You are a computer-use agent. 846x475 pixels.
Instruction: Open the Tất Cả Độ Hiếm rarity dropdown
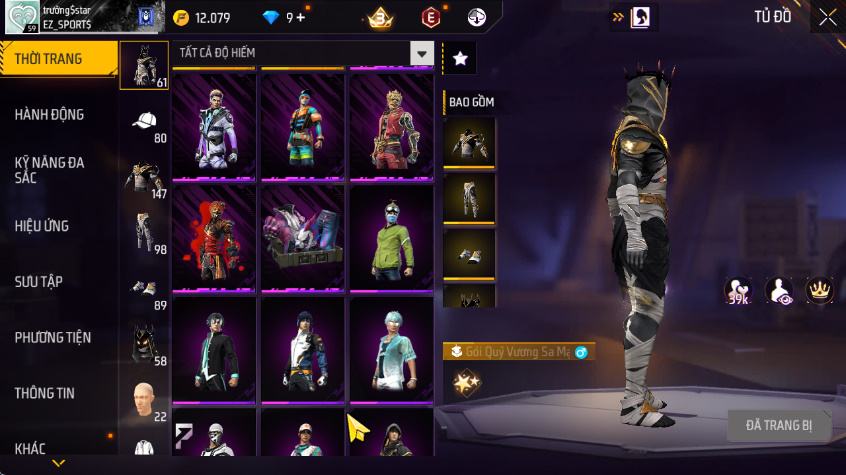click(422, 54)
